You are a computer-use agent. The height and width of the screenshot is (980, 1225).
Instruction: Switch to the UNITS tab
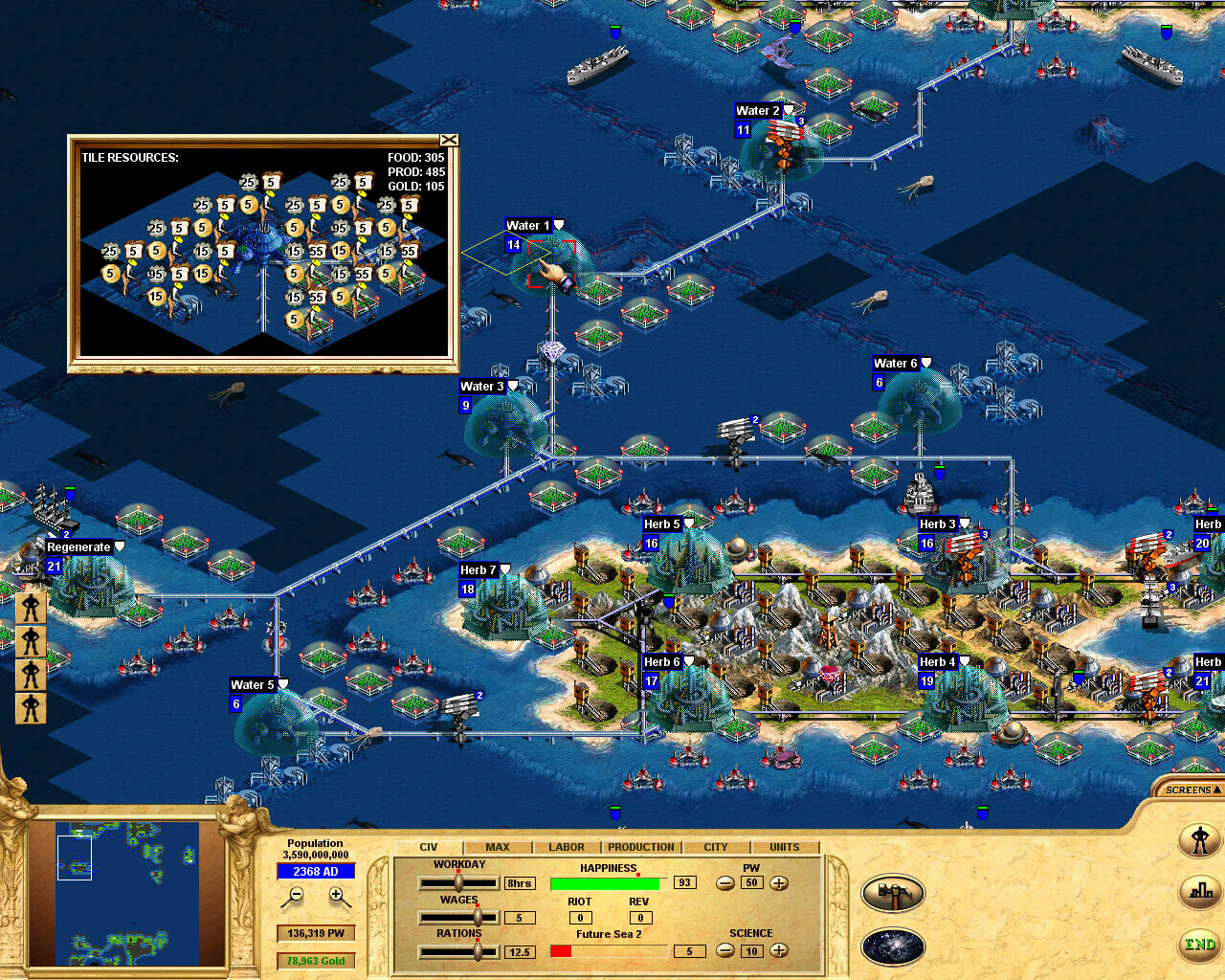pyautogui.click(x=785, y=847)
